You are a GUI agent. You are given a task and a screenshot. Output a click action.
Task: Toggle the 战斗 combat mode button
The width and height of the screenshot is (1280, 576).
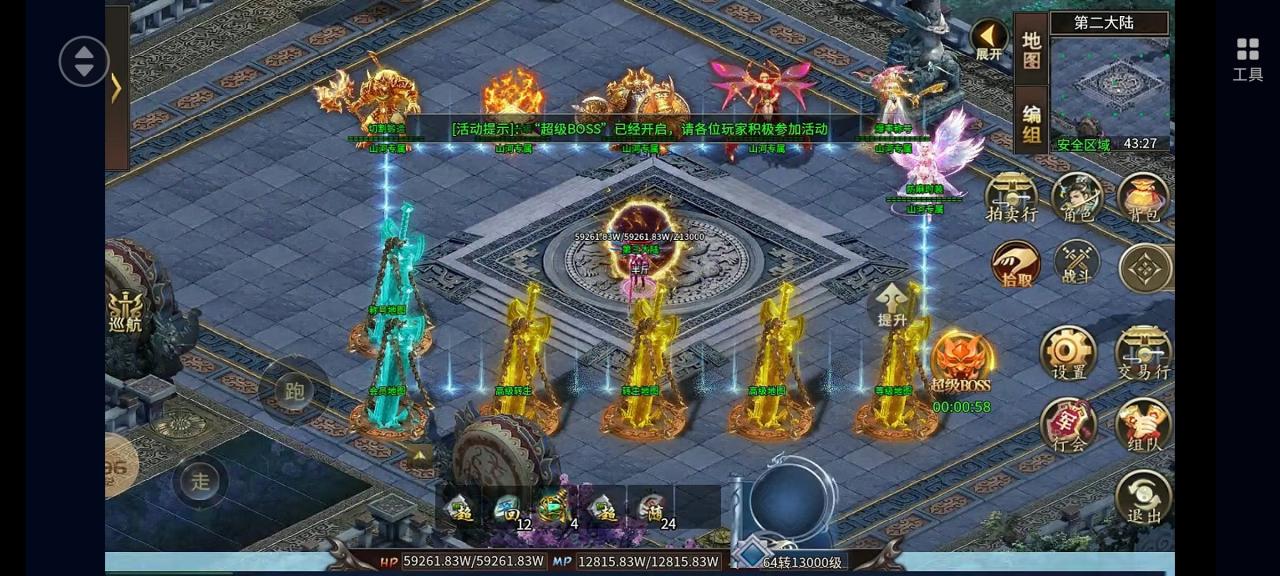point(1077,264)
